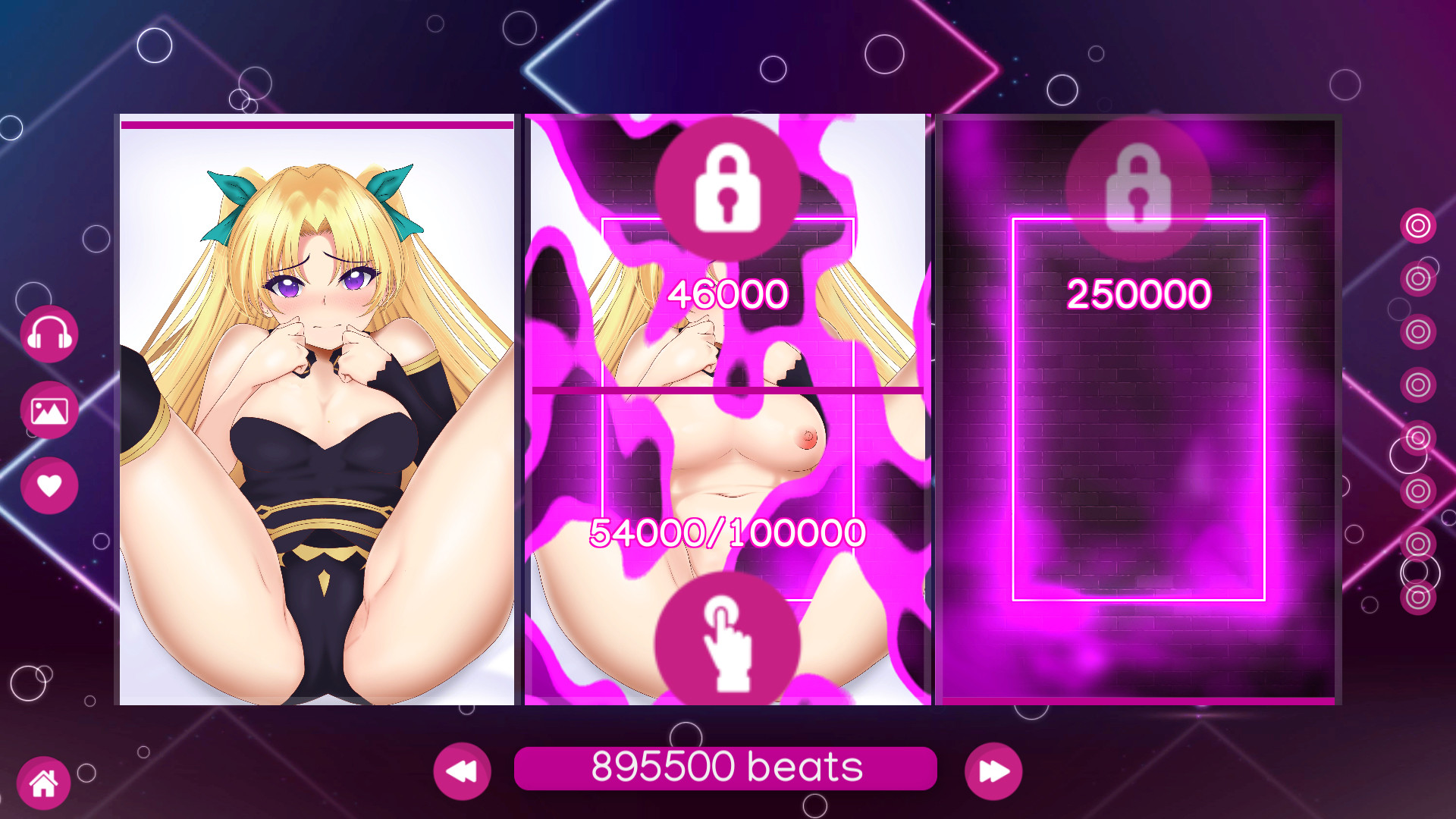
Task: Return home using the house icon
Action: (x=45, y=782)
